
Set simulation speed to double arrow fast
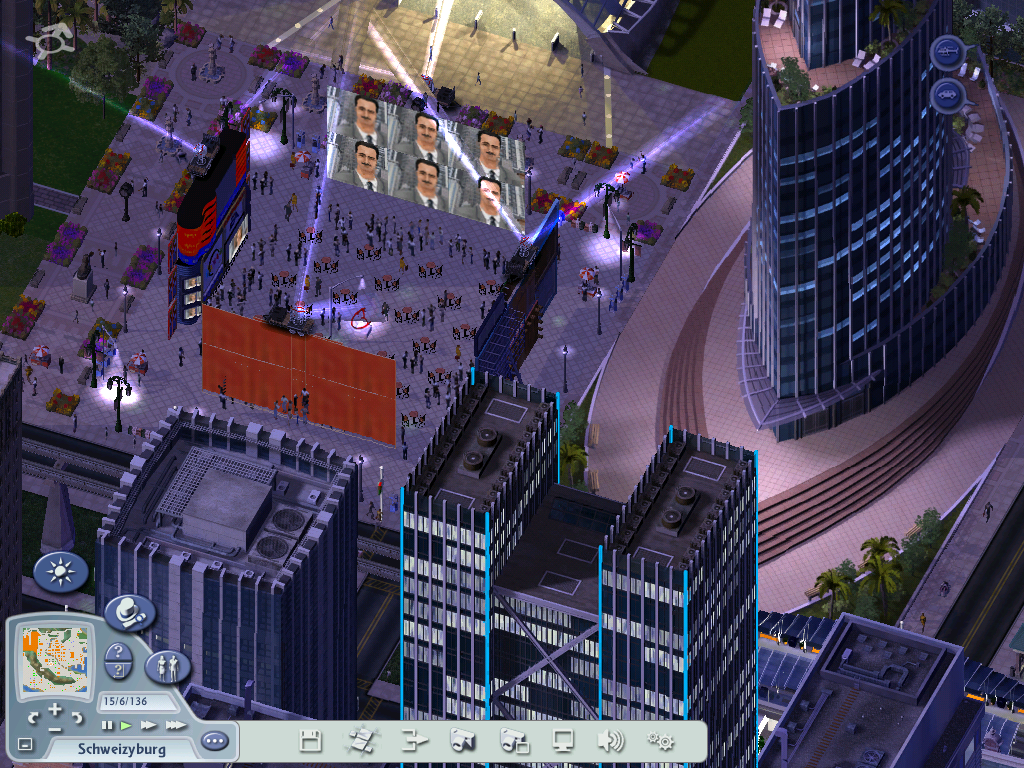point(149,724)
